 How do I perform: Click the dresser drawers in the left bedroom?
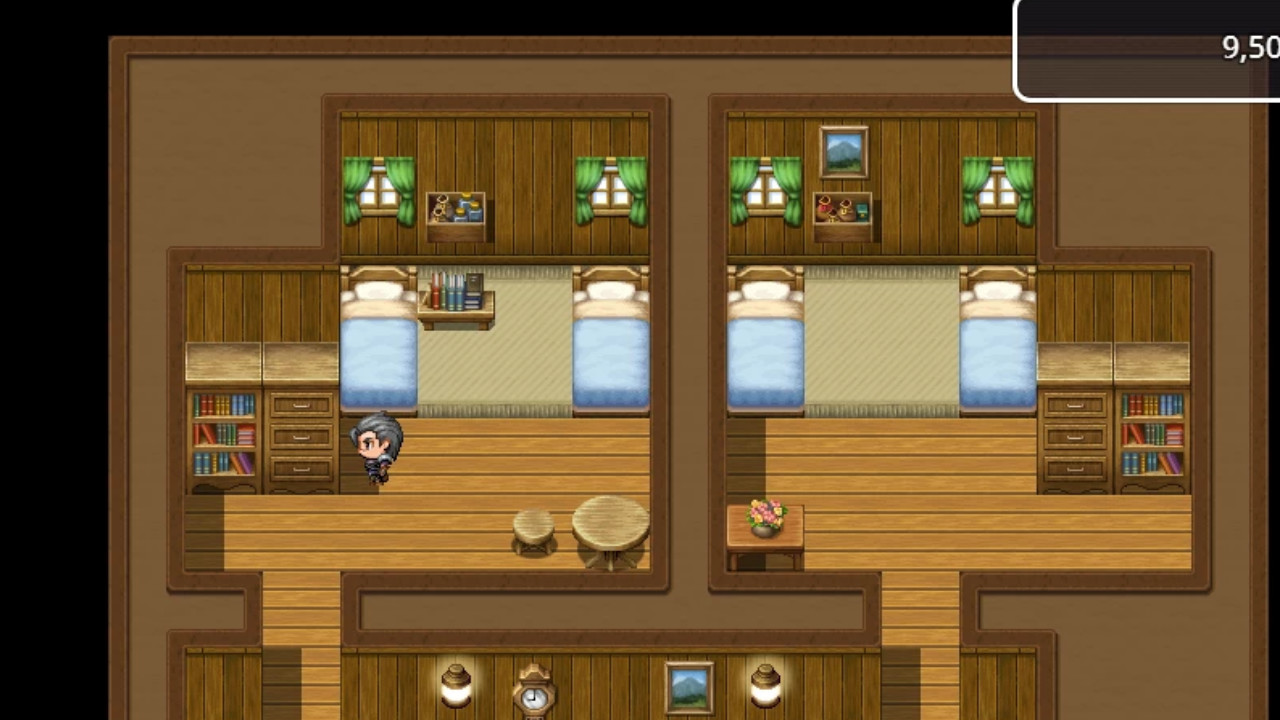pyautogui.click(x=300, y=435)
